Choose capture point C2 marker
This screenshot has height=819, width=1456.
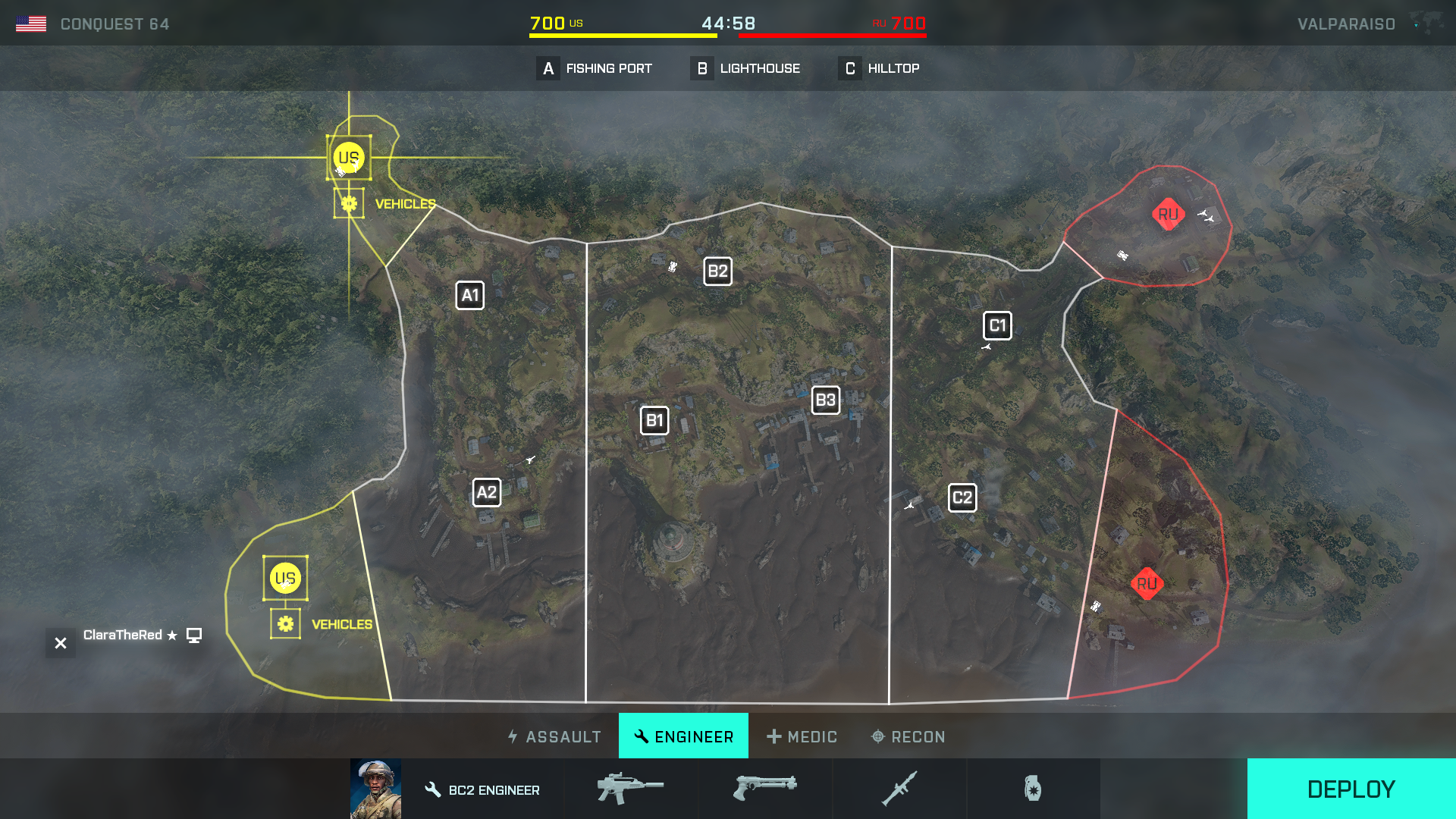tap(962, 497)
